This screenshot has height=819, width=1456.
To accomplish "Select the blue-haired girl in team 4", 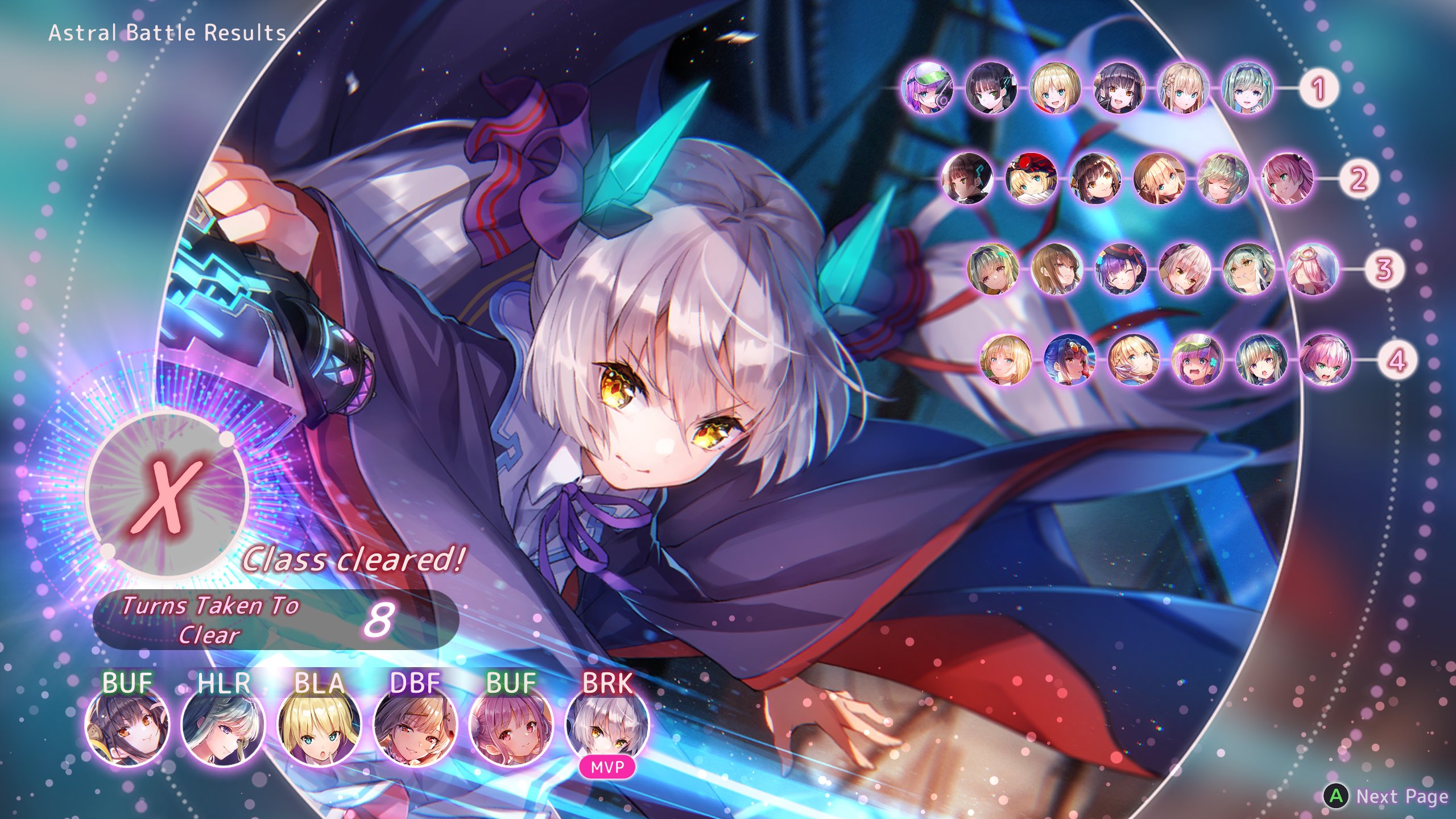I will 1070,359.
